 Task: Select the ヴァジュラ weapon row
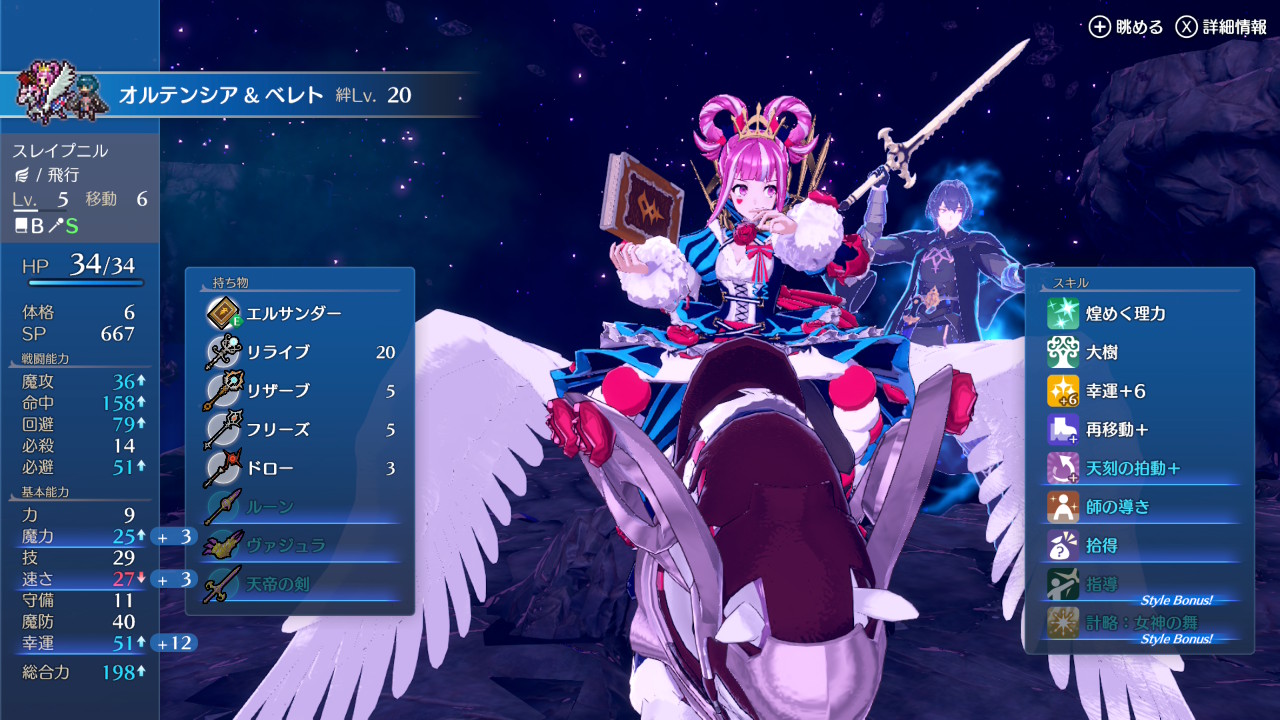300,546
